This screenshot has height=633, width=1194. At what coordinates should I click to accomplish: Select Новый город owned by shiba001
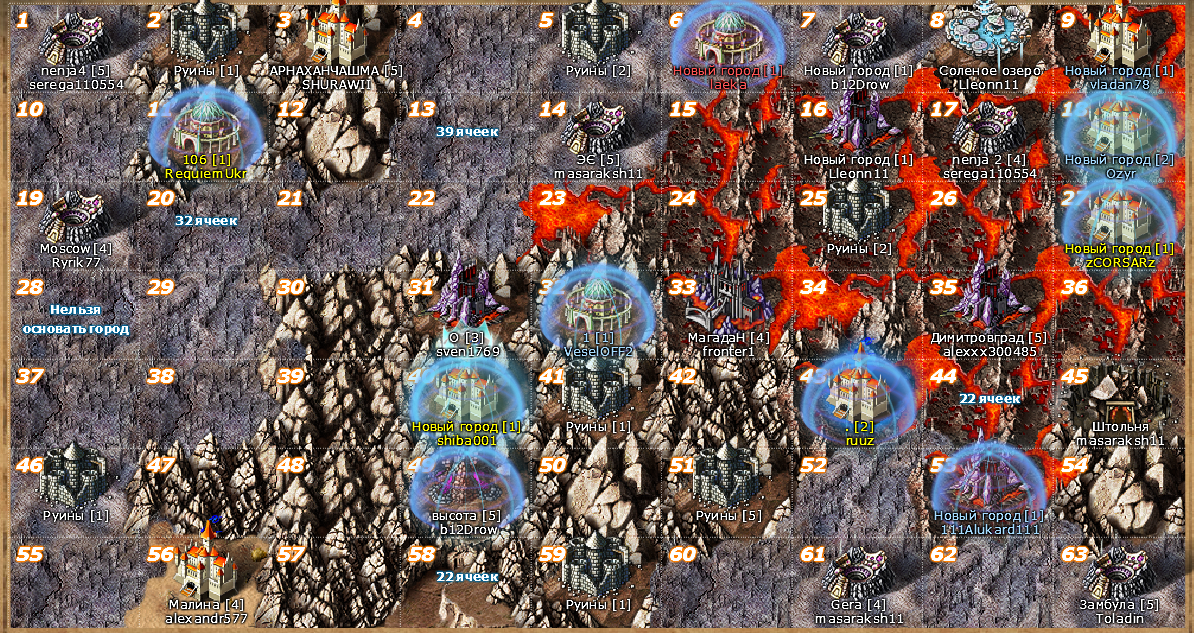[467, 396]
